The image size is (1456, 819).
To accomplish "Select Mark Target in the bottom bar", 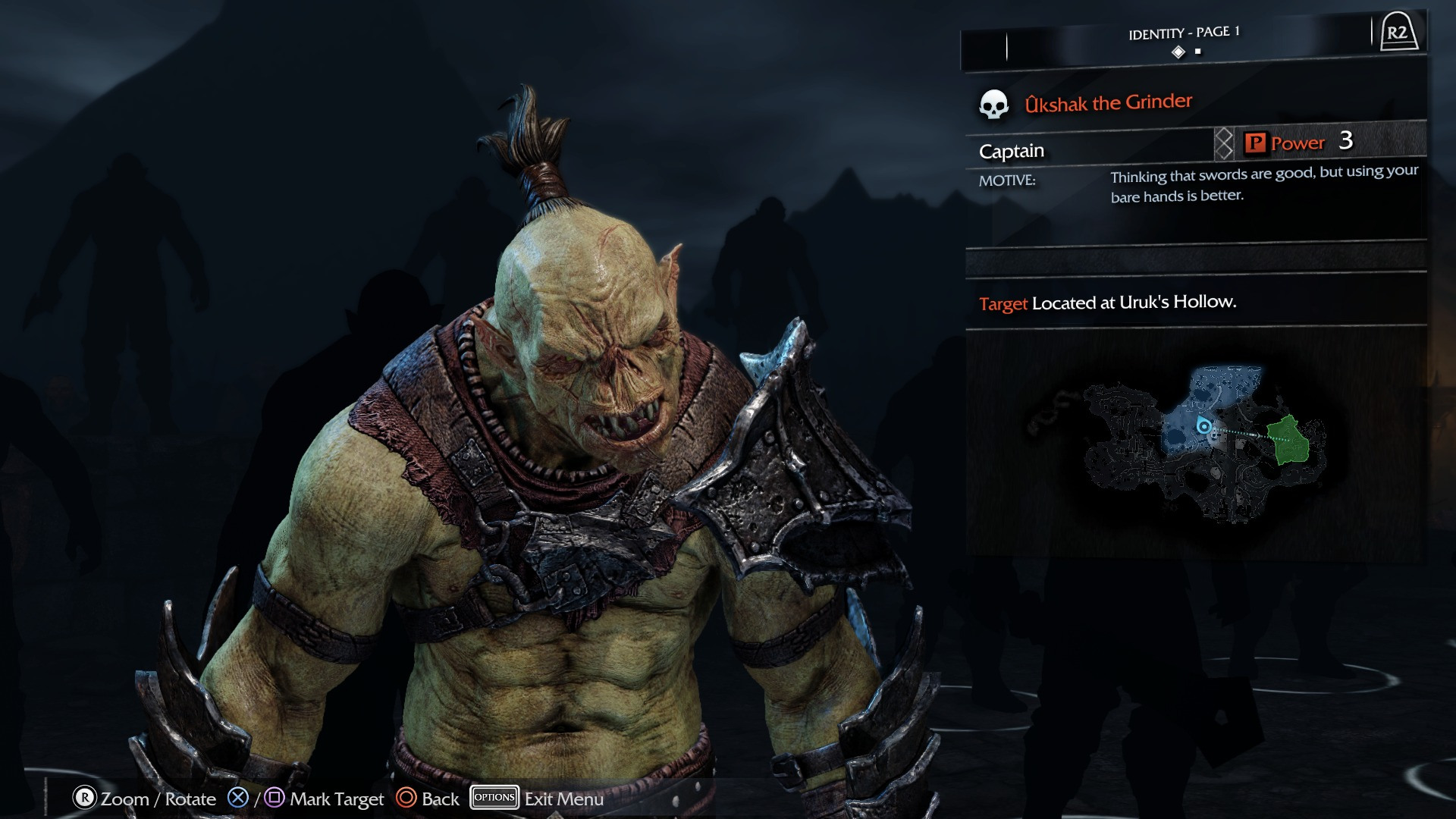I will [337, 799].
